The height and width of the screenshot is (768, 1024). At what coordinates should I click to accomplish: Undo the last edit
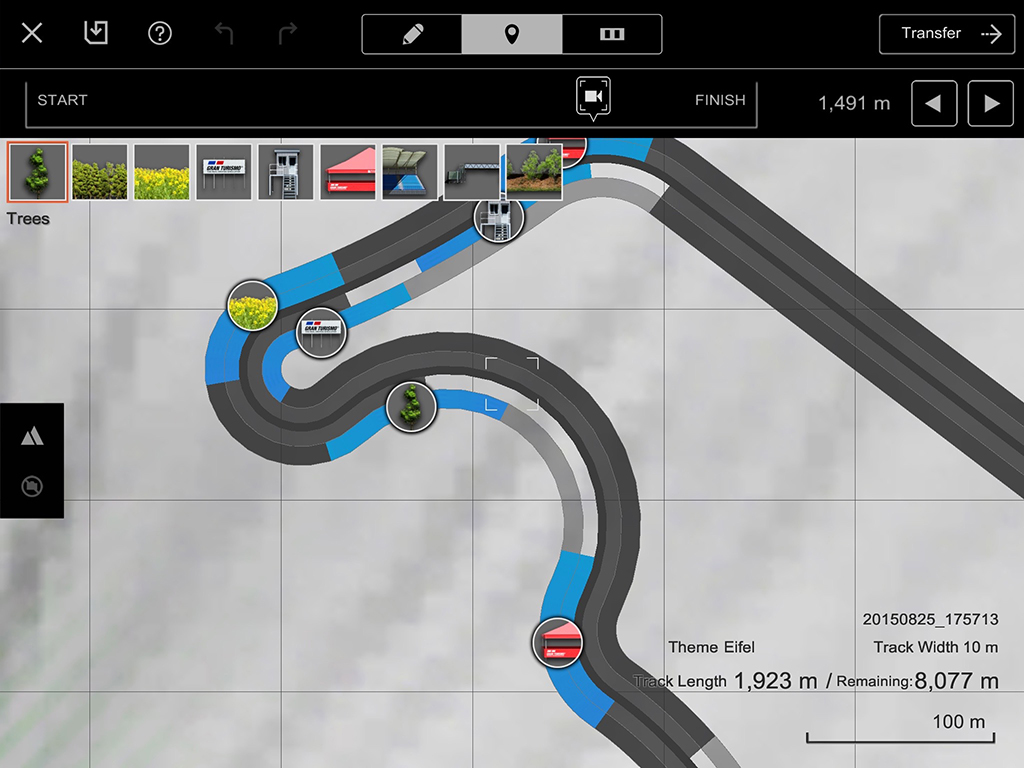click(x=224, y=34)
